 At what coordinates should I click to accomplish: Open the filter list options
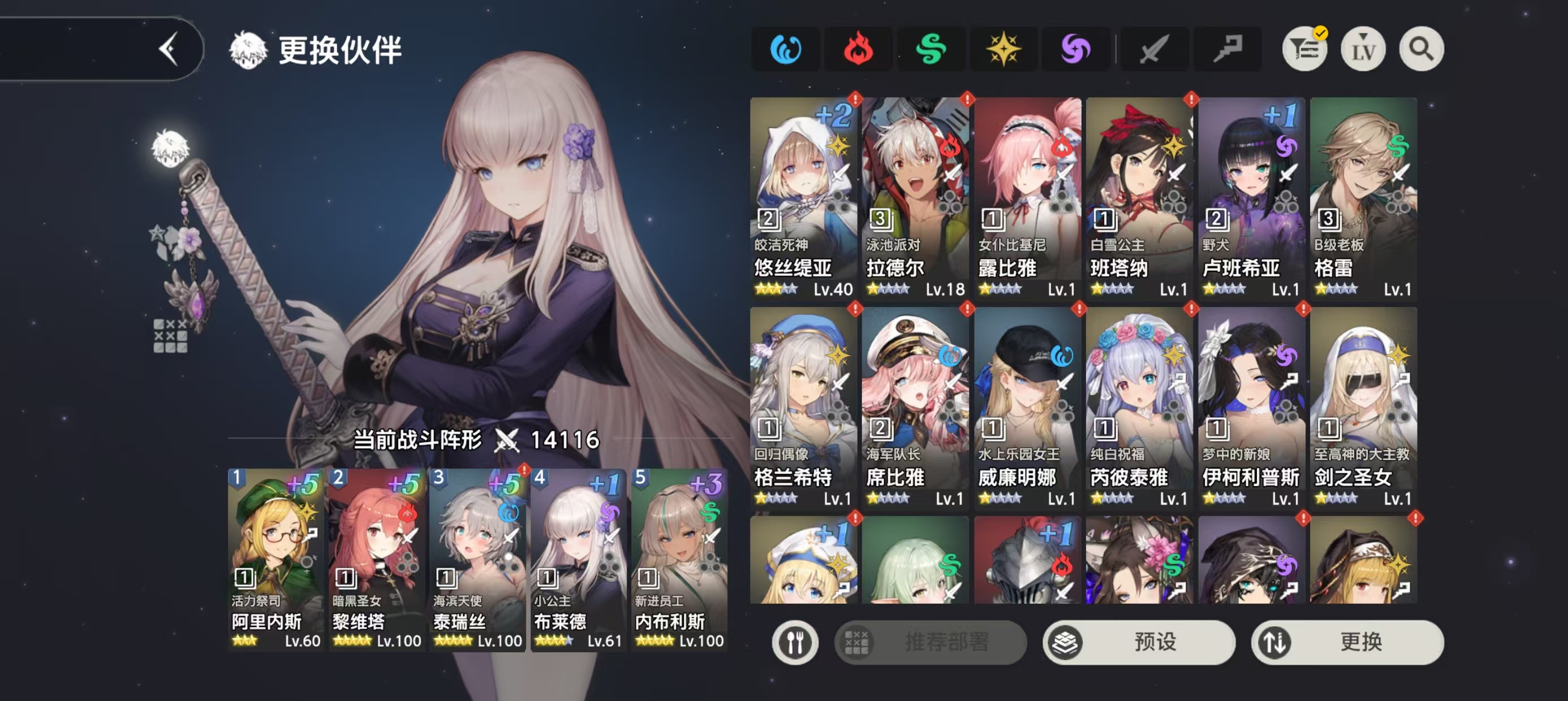1304,49
